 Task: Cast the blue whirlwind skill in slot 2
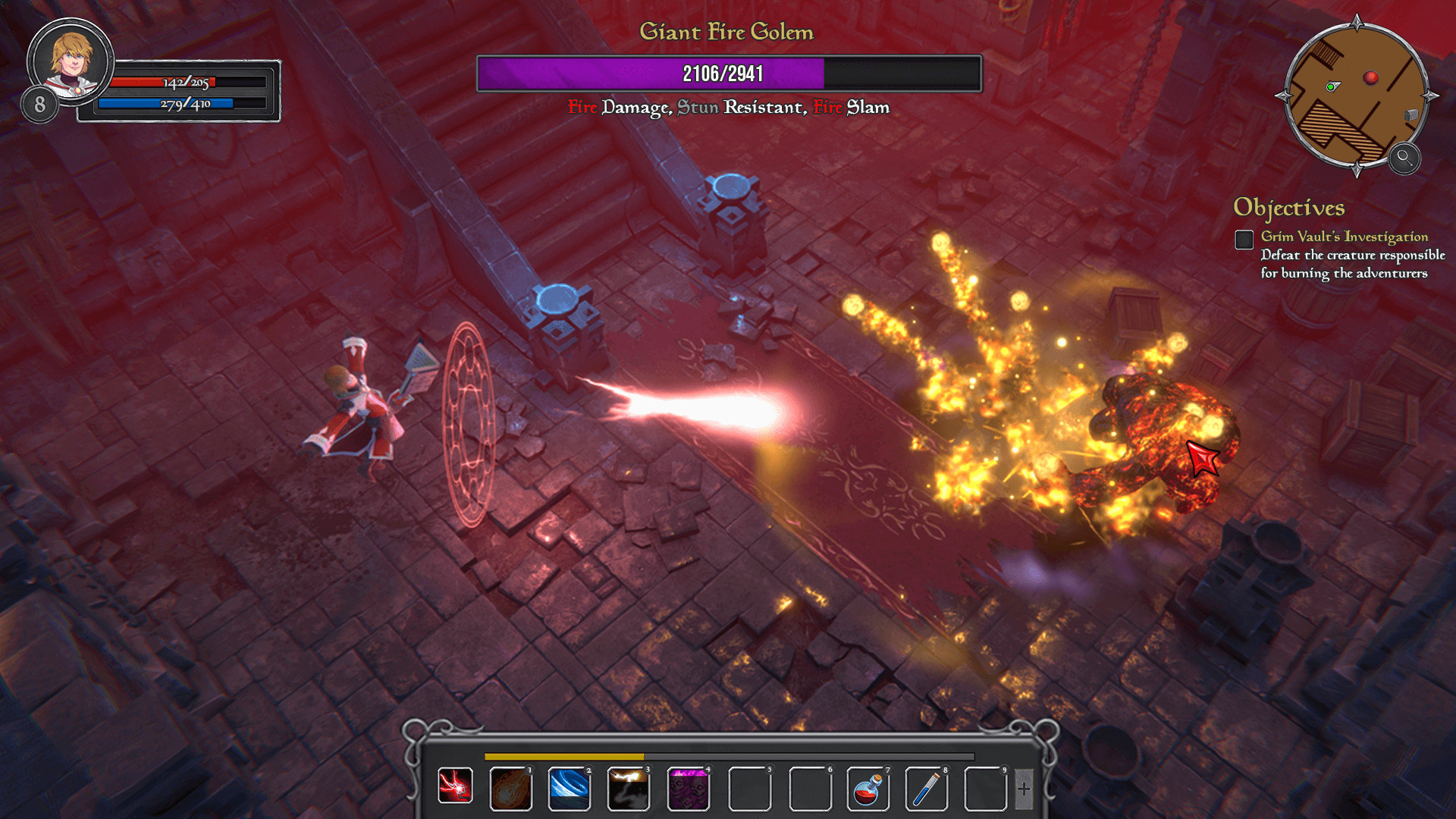point(570,786)
